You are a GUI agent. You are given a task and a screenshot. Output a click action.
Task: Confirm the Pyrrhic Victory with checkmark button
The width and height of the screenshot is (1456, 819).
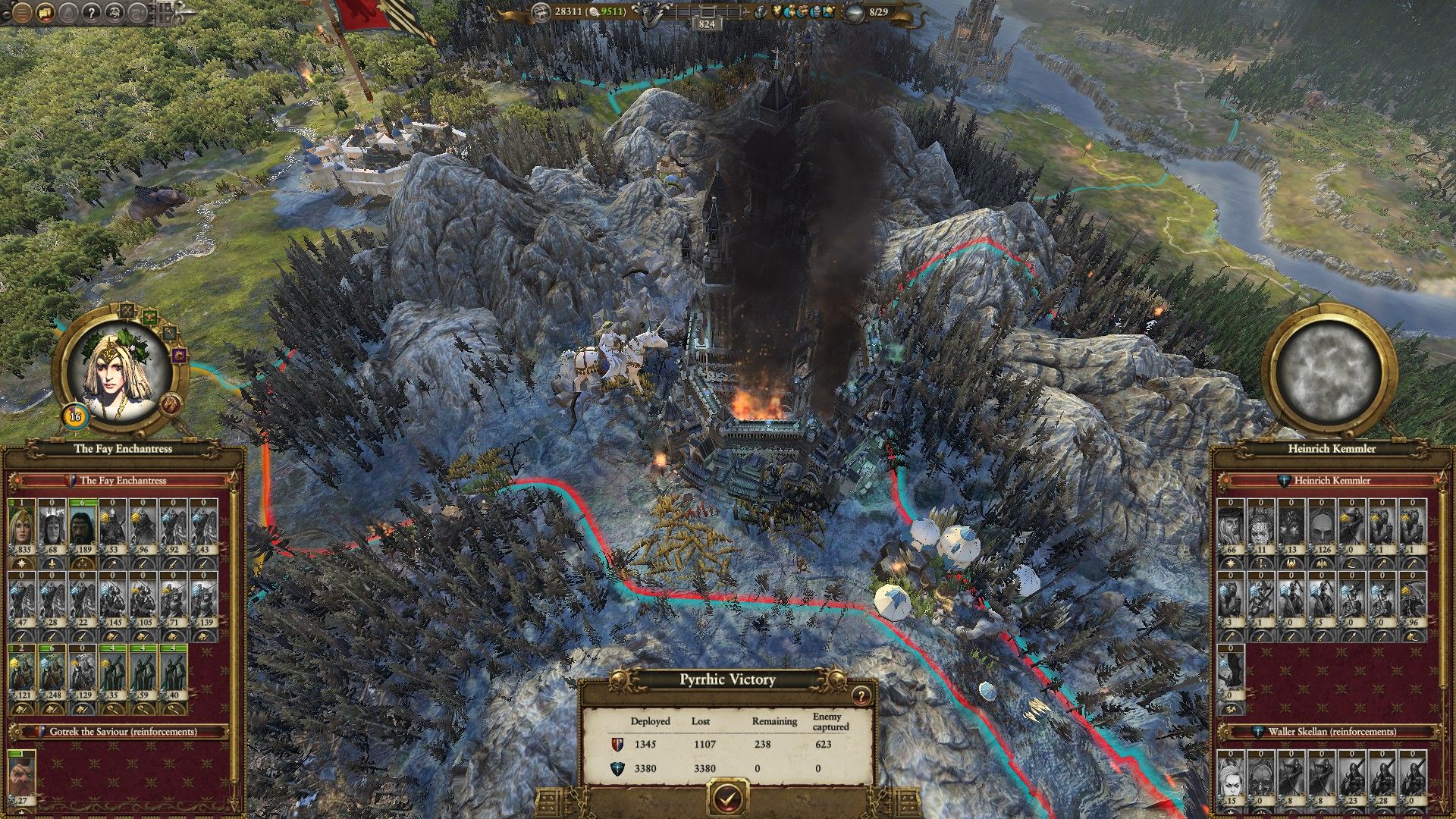[728, 796]
